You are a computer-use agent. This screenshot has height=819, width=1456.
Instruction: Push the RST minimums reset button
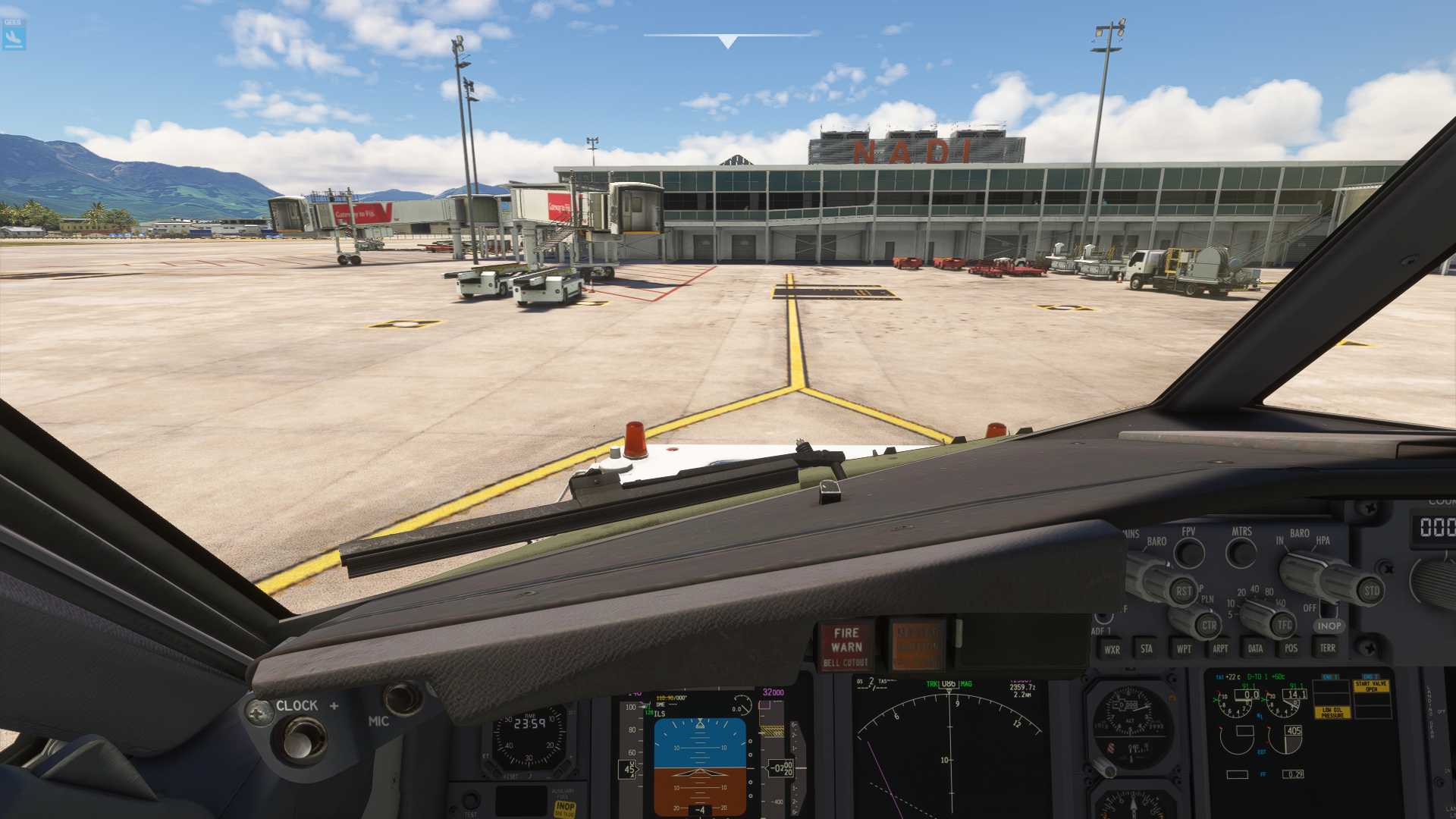[x=1183, y=591]
